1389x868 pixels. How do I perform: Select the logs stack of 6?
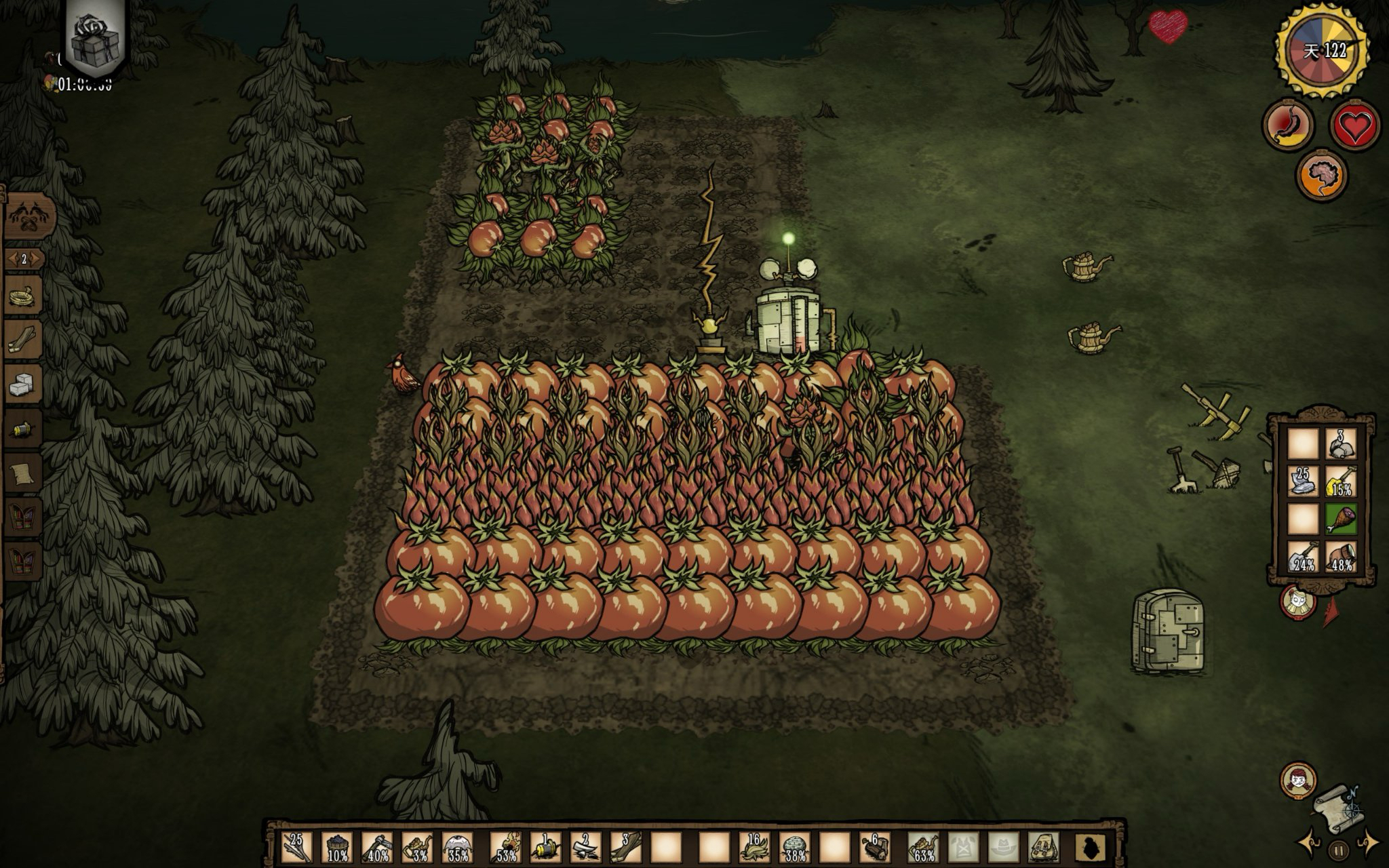pyautogui.click(x=874, y=848)
